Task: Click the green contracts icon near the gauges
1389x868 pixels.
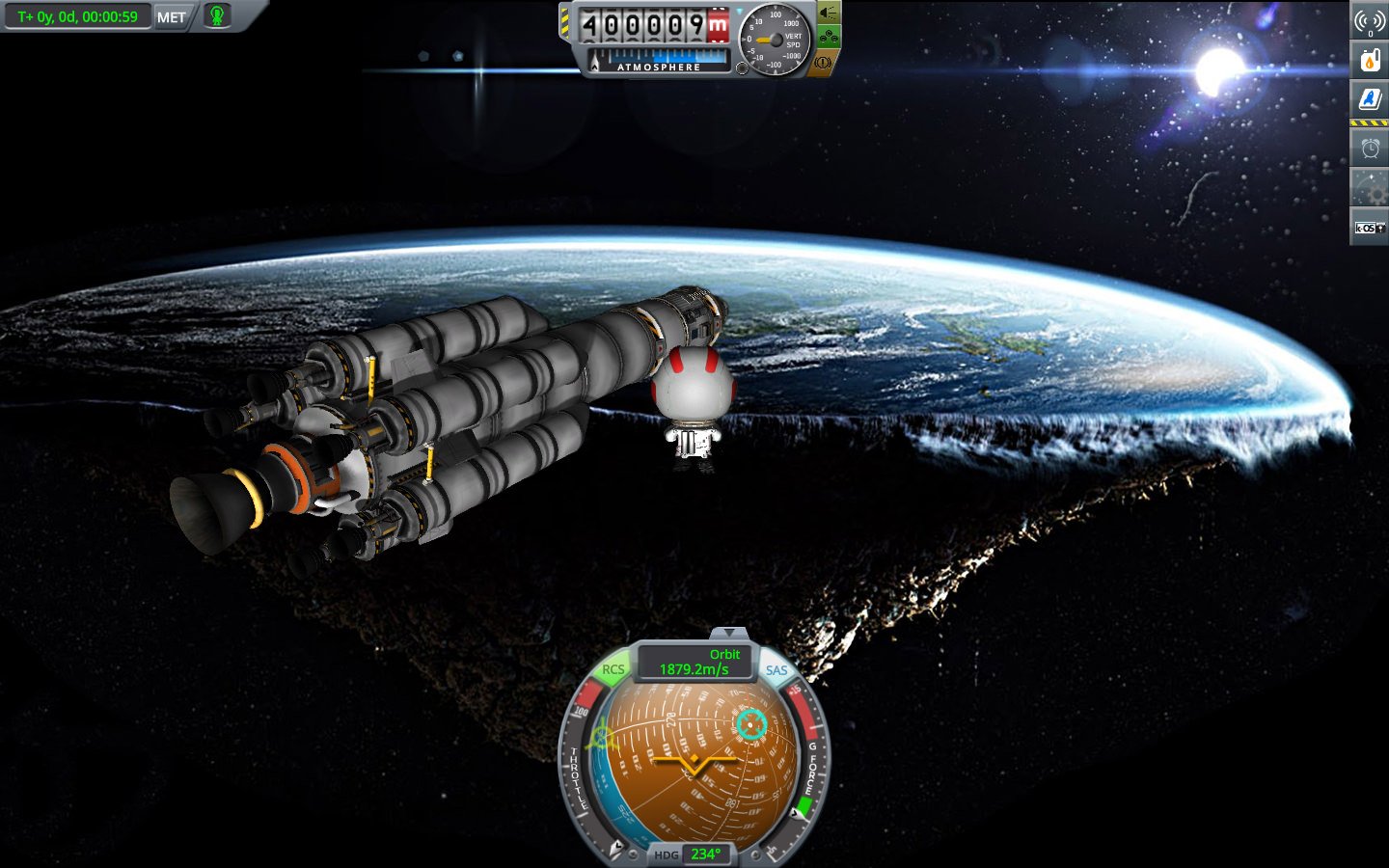Action: pos(828,36)
